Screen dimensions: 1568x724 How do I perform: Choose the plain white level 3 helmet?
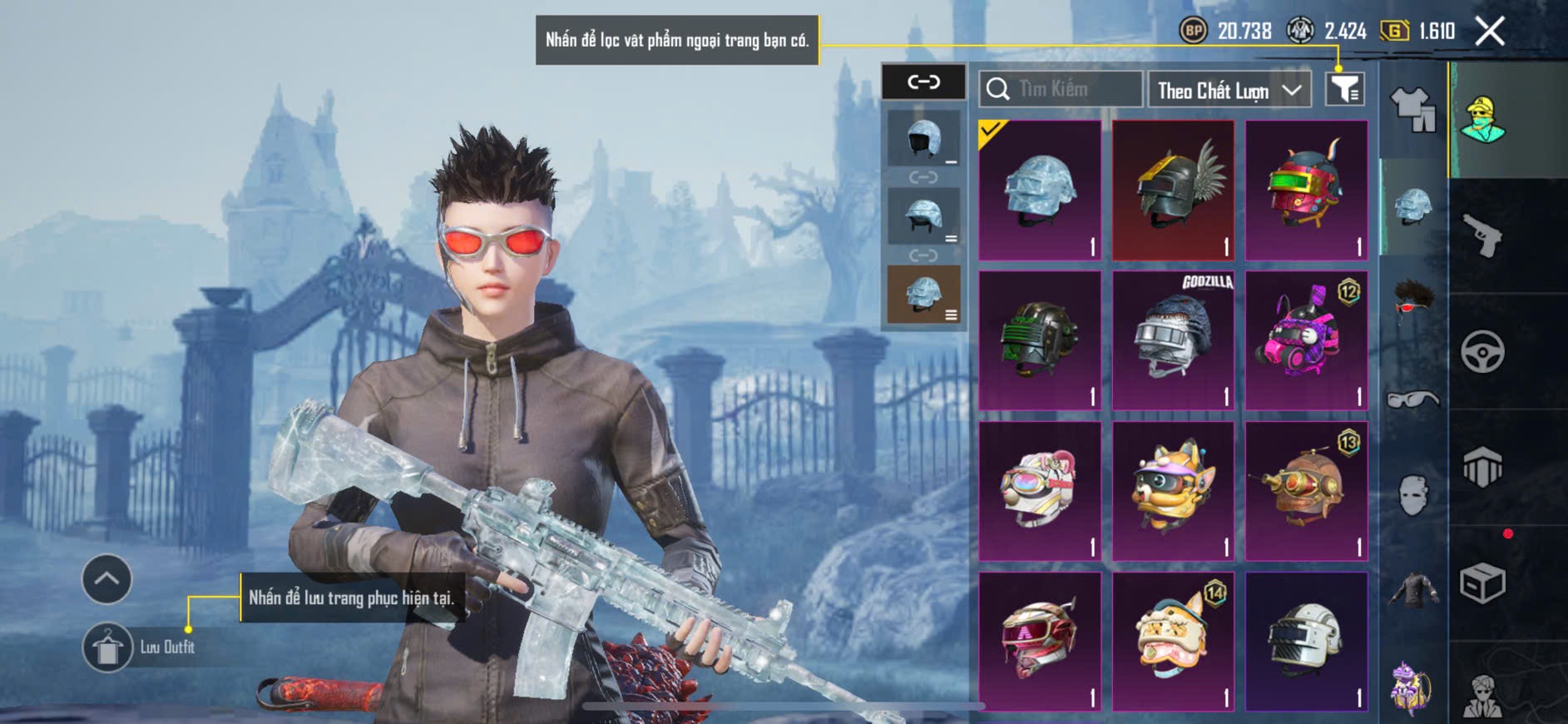(x=1306, y=641)
